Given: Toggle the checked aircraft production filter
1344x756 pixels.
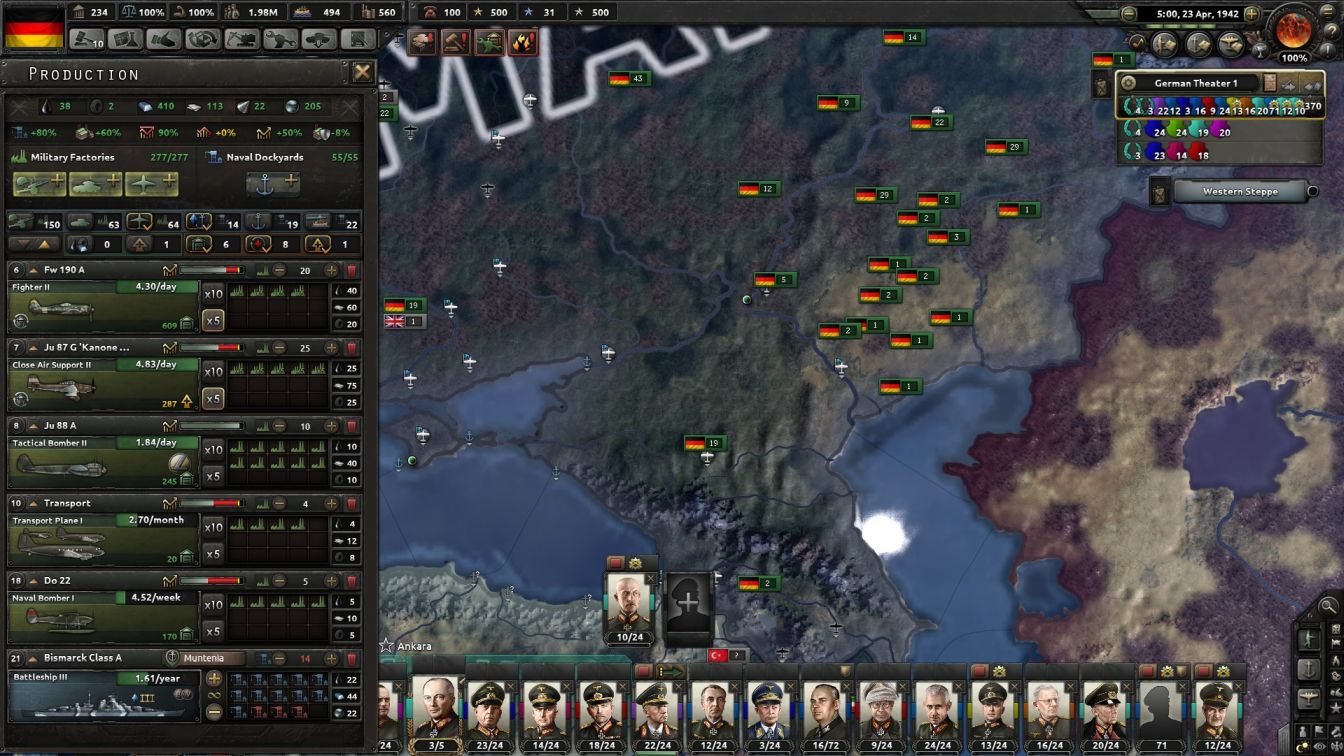Looking at the screenshot, I should point(141,223).
